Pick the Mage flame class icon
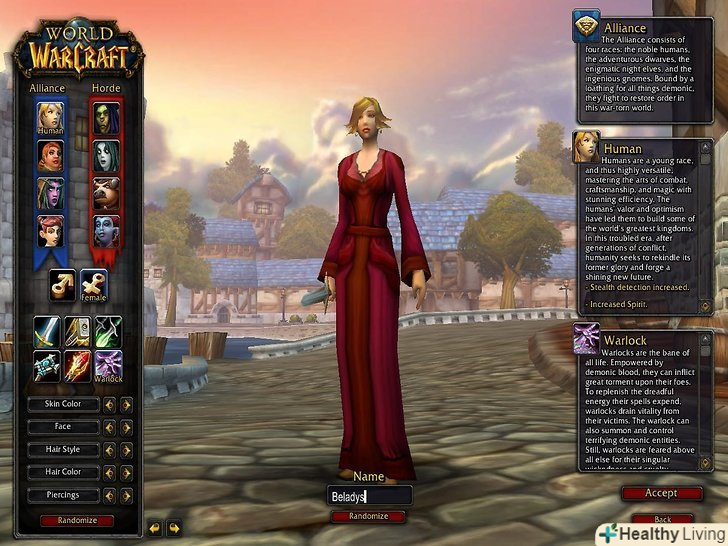Screen dimensions: 728x546 77,365
